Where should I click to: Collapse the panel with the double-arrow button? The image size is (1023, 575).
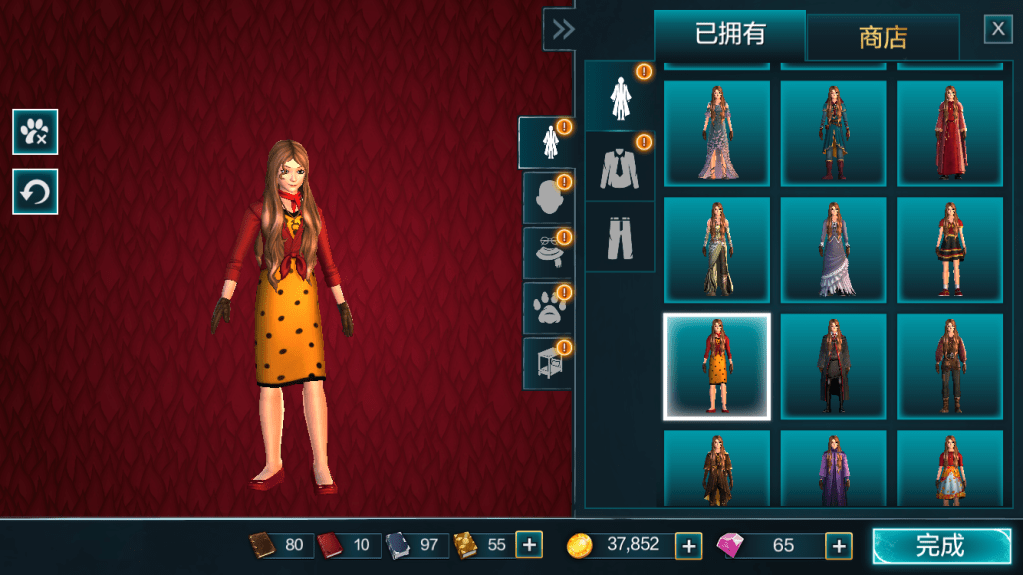coord(562,29)
